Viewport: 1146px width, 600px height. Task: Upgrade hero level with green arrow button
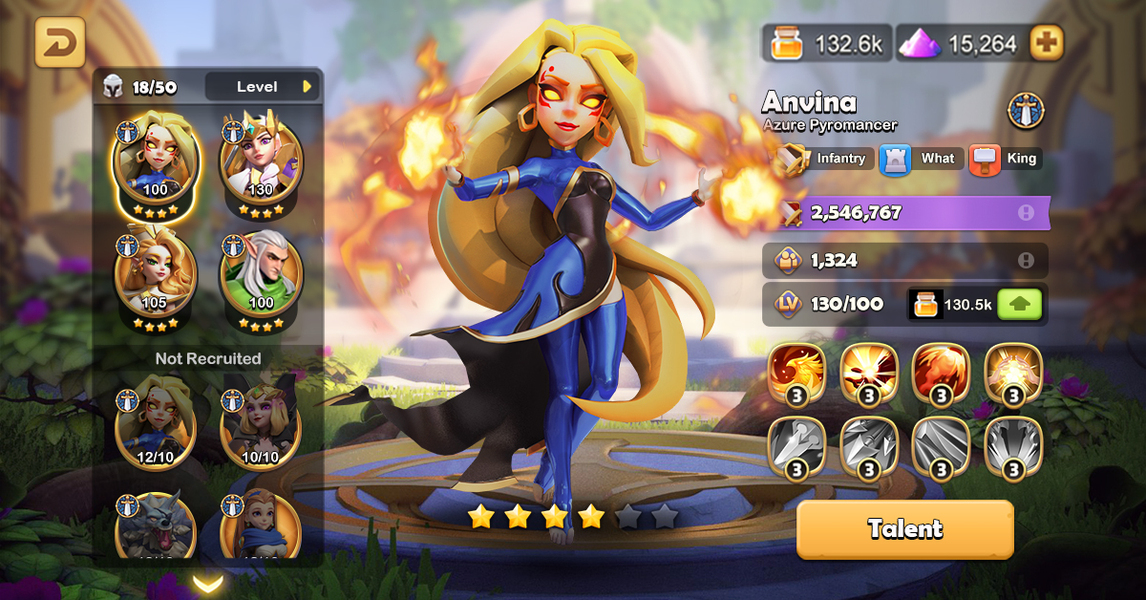(x=1019, y=304)
